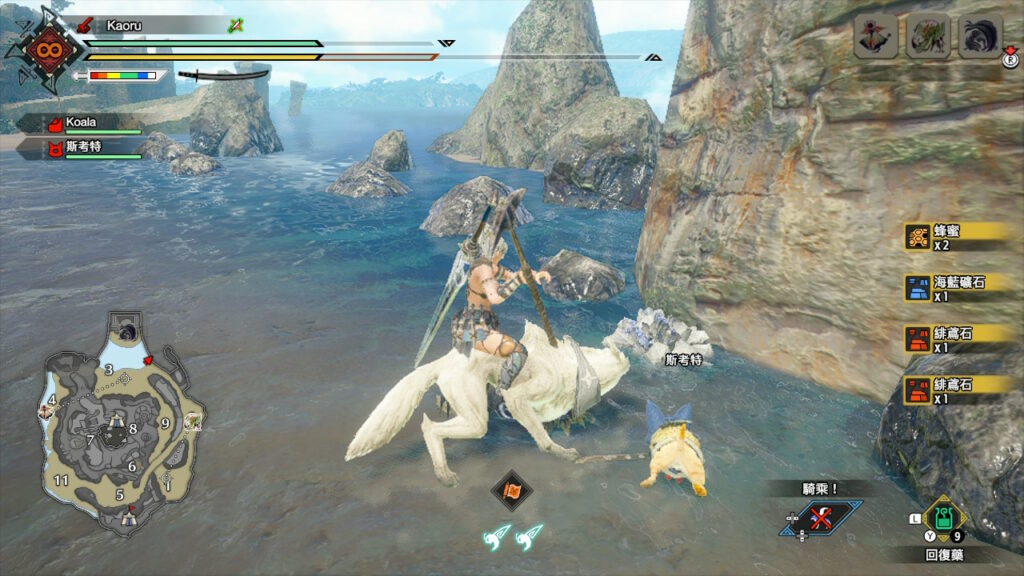Click the orange scroll diamond icon

click(x=512, y=490)
